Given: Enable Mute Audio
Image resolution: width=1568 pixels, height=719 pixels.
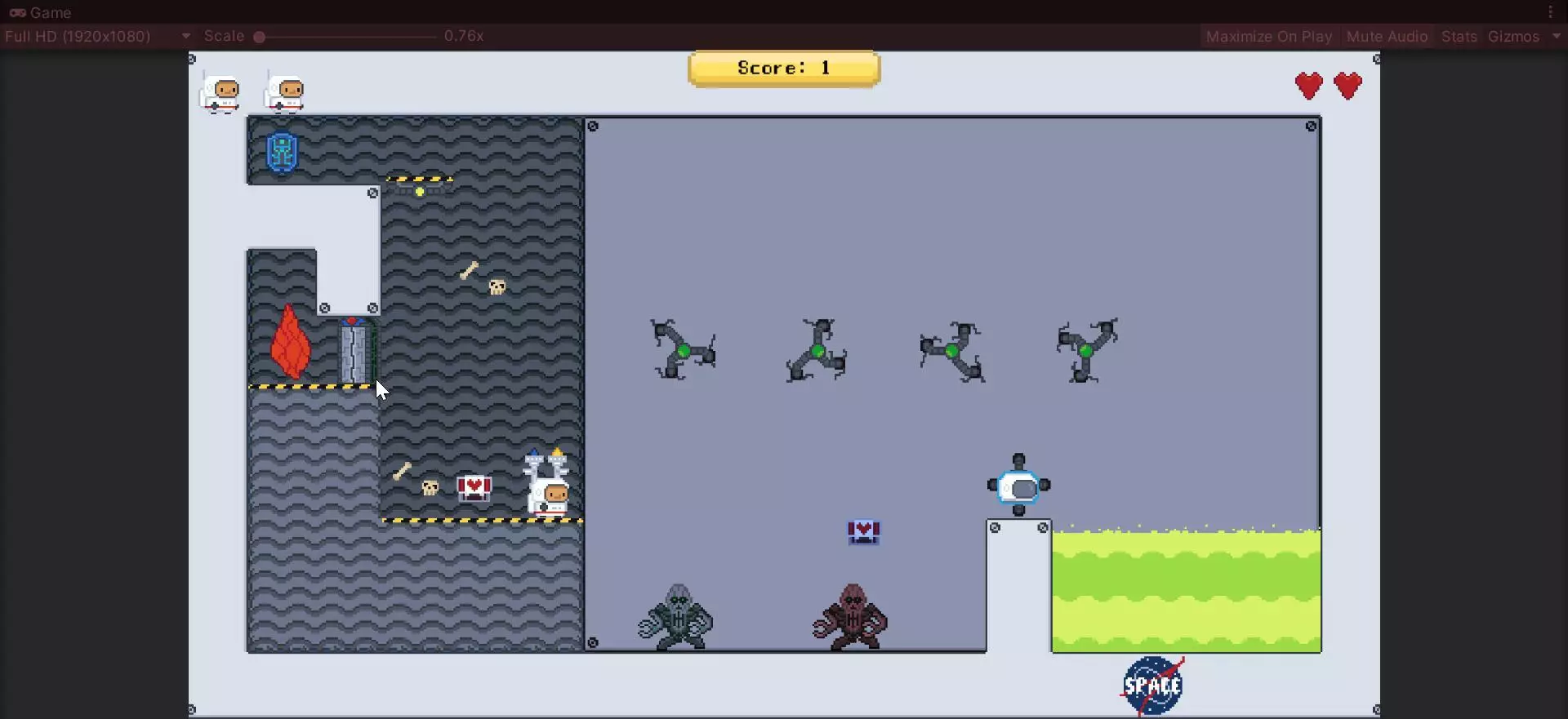Looking at the screenshot, I should [1387, 36].
